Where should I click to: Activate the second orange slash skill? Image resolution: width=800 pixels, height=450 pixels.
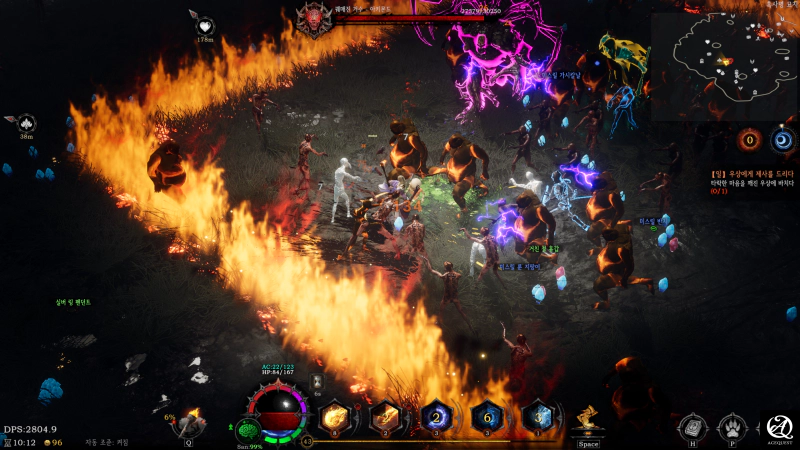tap(385, 416)
